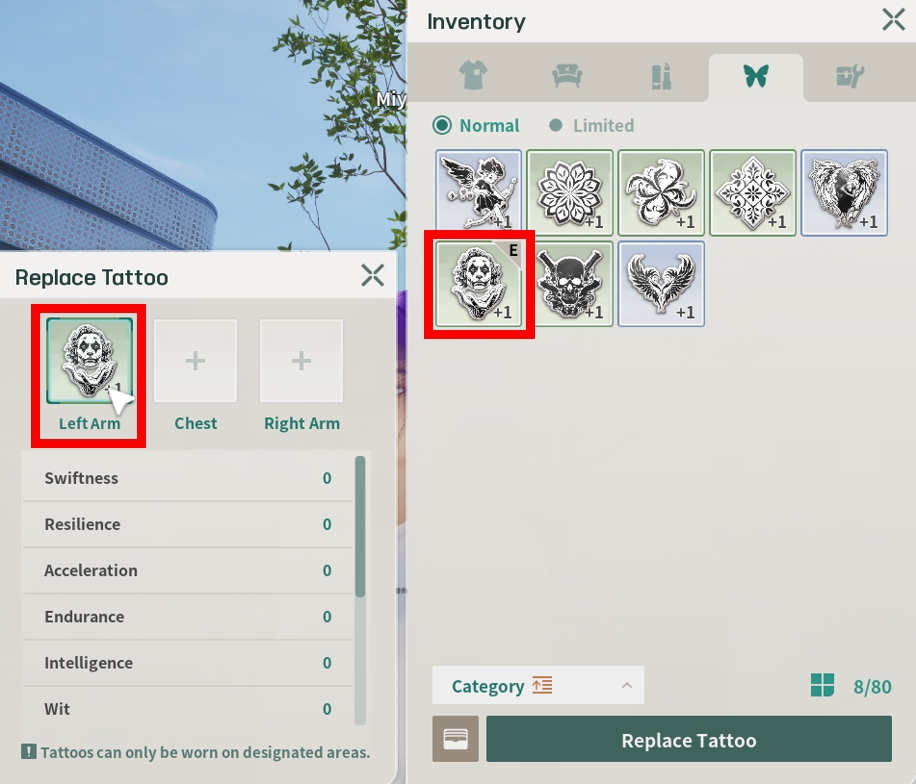Open the cosmetics makeup tab

click(661, 77)
